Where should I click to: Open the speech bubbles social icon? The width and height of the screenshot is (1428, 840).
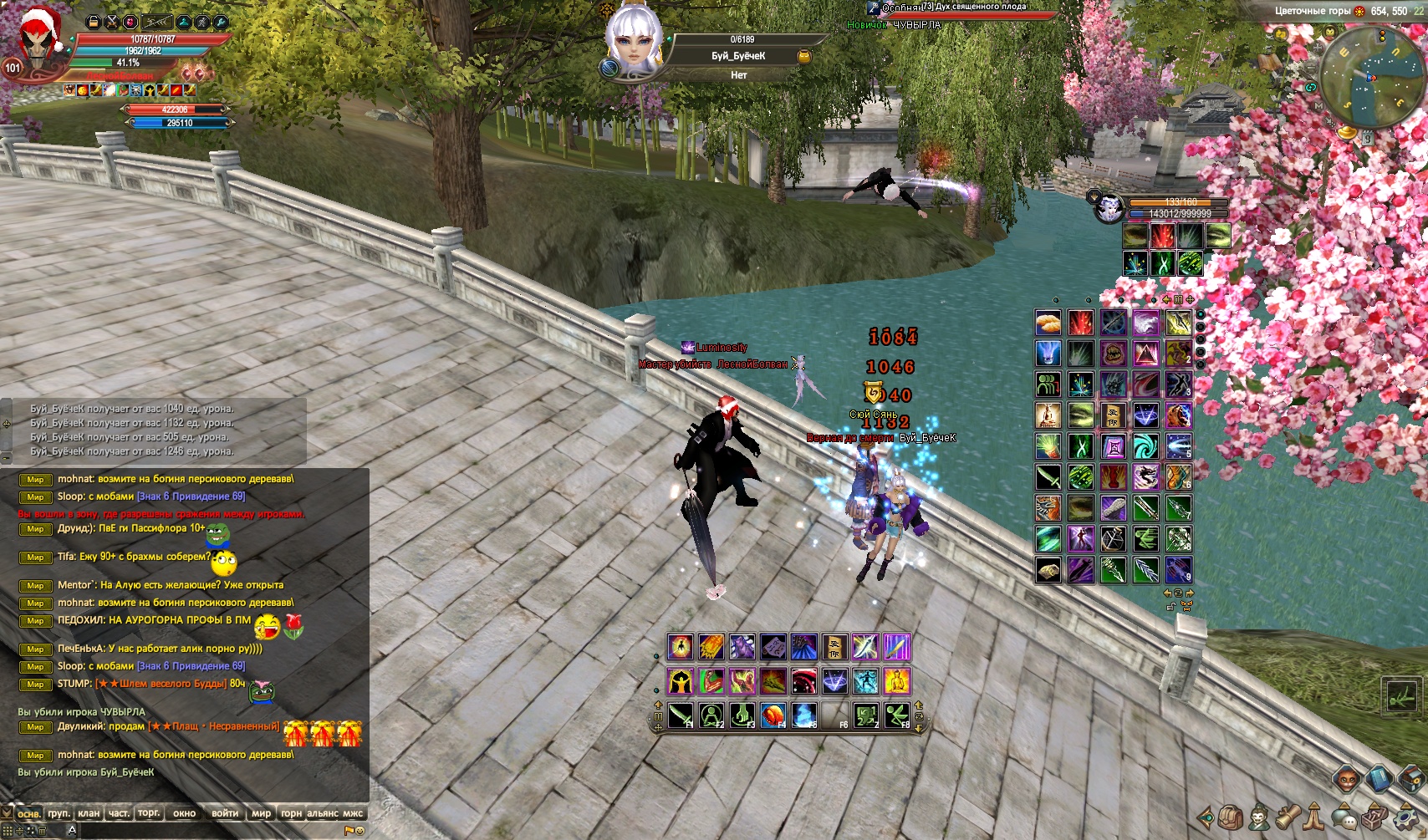[x=1344, y=817]
